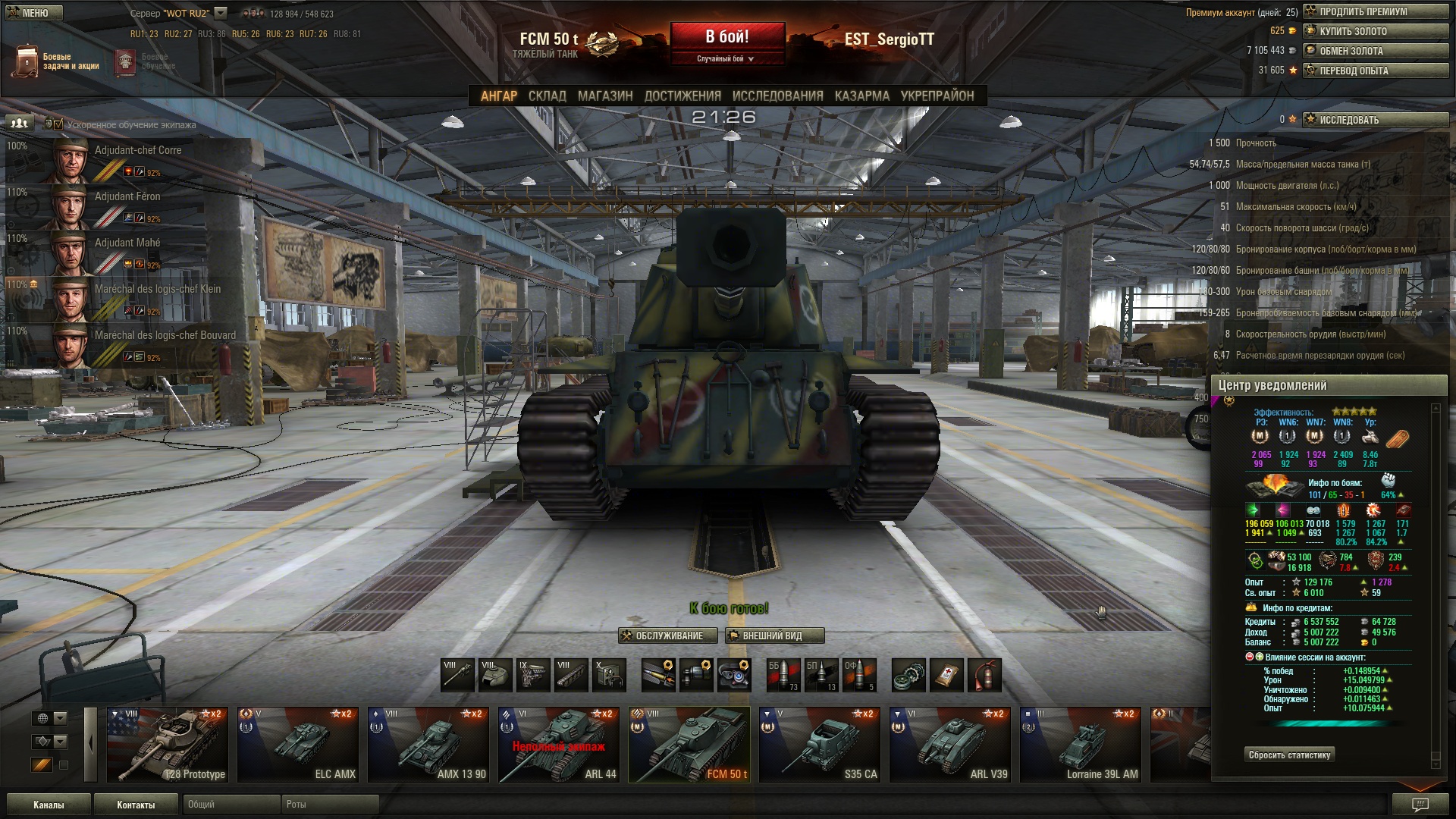Image resolution: width=1456 pixels, height=819 pixels.
Task: Select the T28 Prototype tank
Action: [x=168, y=744]
